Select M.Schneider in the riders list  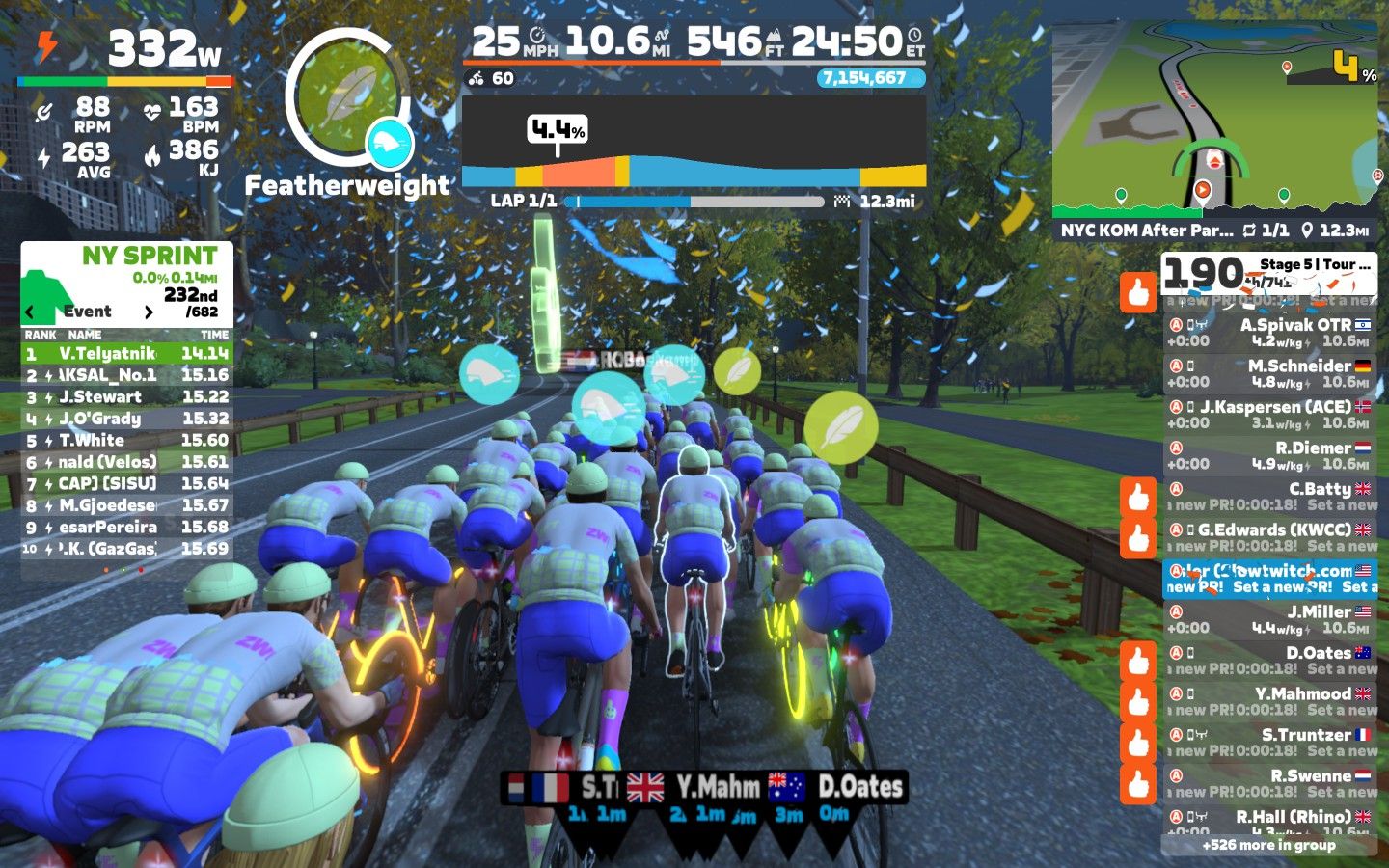click(1268, 373)
